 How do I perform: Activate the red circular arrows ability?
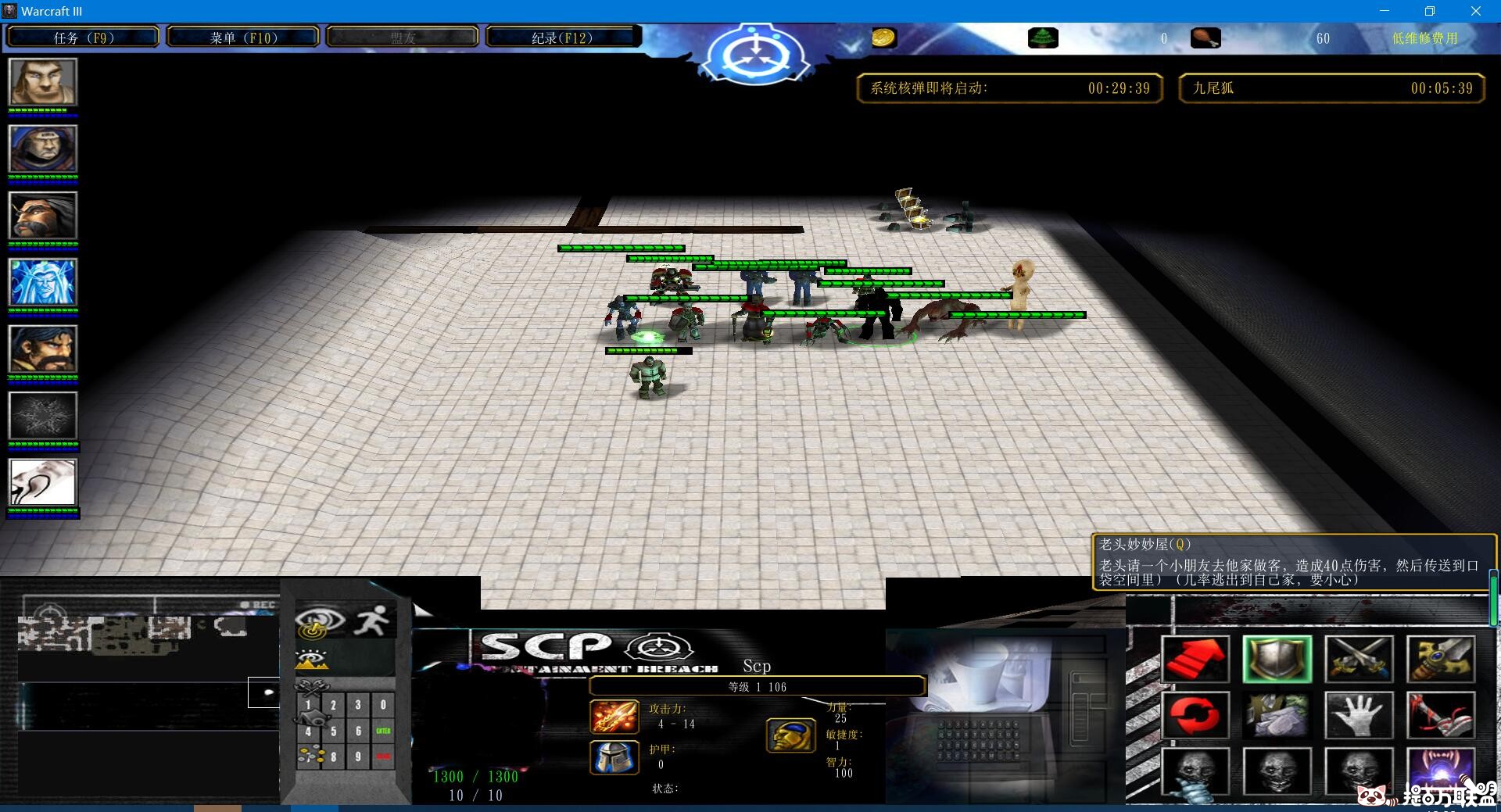pos(1195,715)
